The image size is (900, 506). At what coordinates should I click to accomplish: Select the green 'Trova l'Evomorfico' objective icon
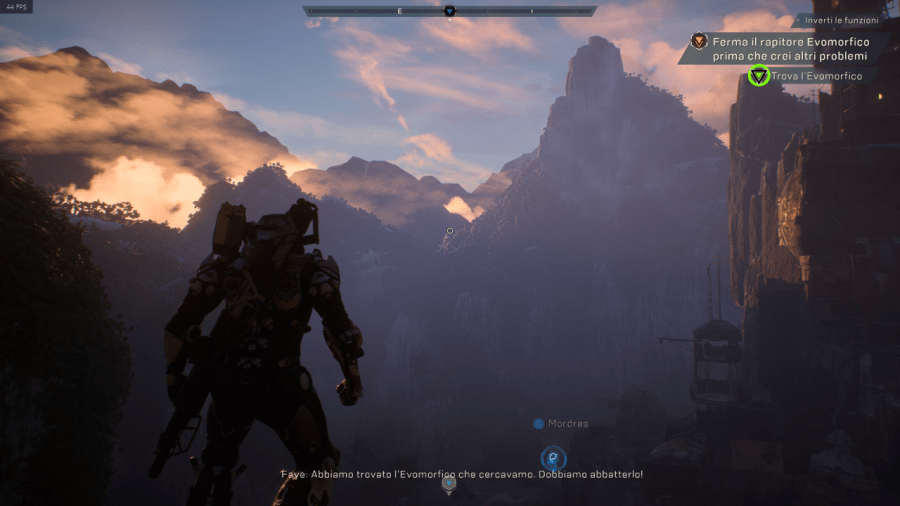point(759,76)
